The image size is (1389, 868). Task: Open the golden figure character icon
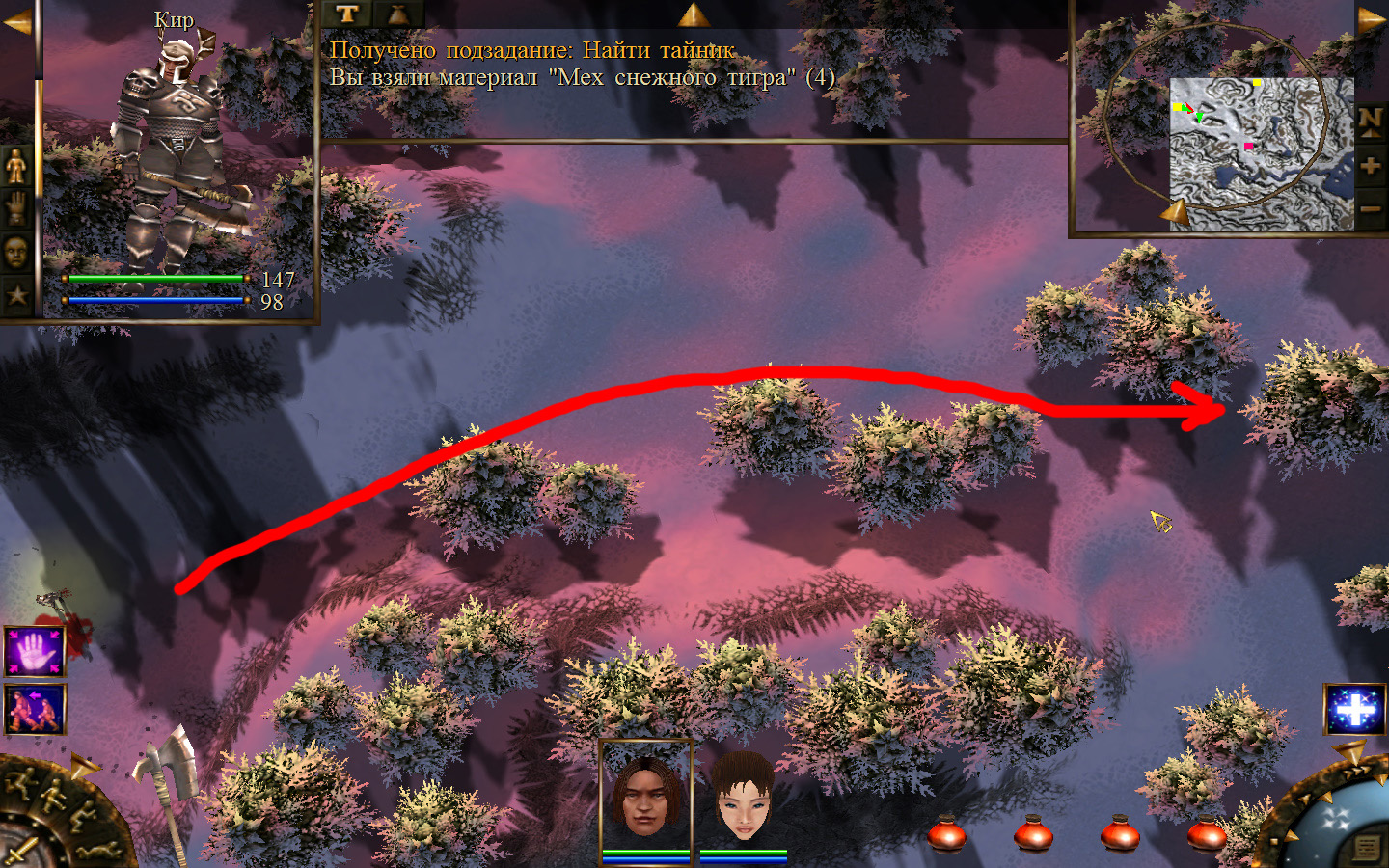tap(17, 167)
